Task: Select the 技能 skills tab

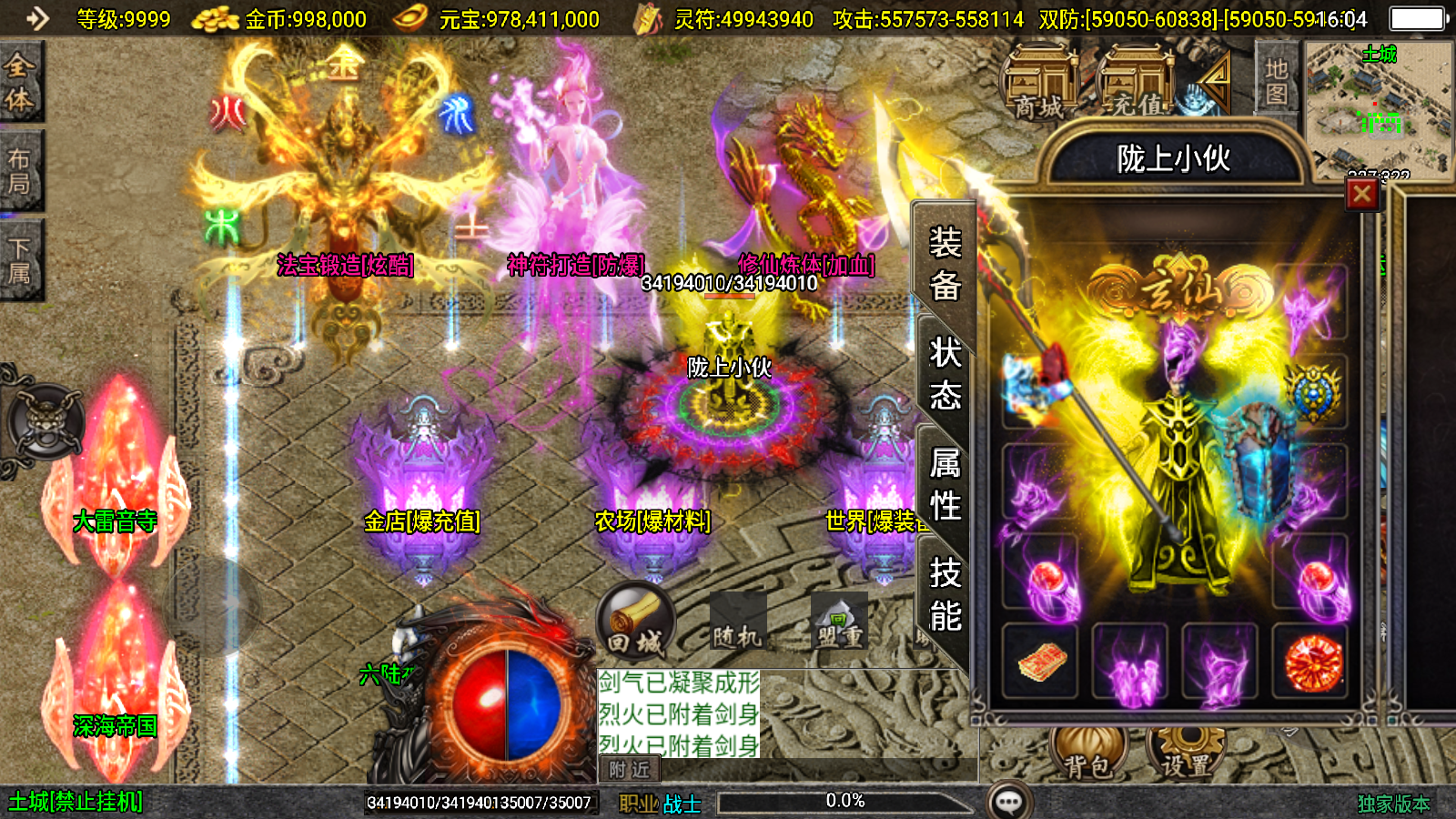Action: pyautogui.click(x=945, y=594)
